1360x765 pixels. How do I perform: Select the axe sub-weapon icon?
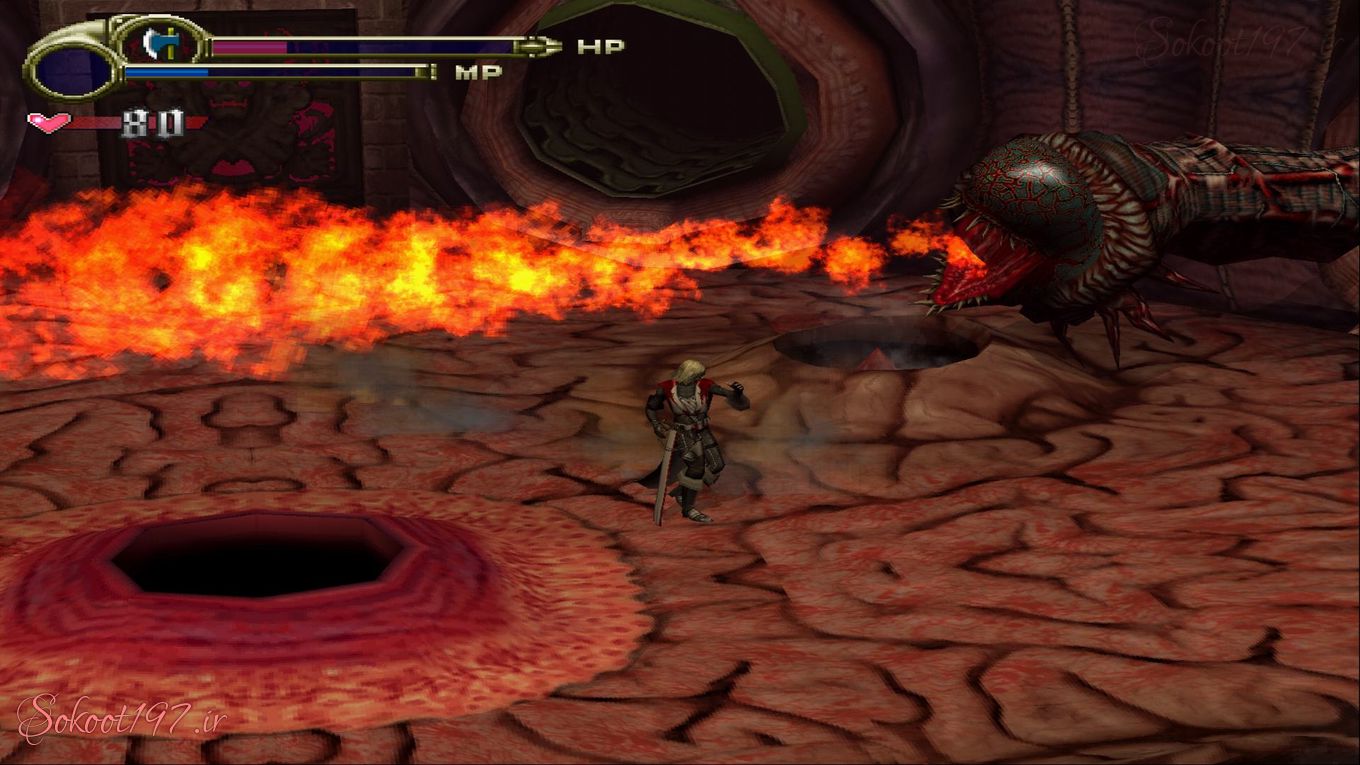point(157,43)
